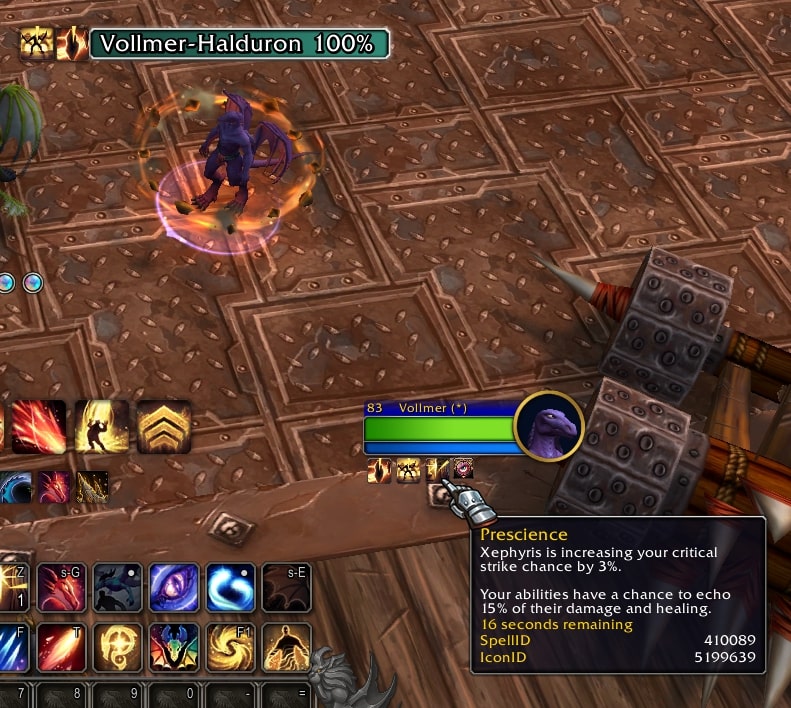Click the pink eye buff icon on Vollmer's frame
The image size is (791, 708).
464,469
